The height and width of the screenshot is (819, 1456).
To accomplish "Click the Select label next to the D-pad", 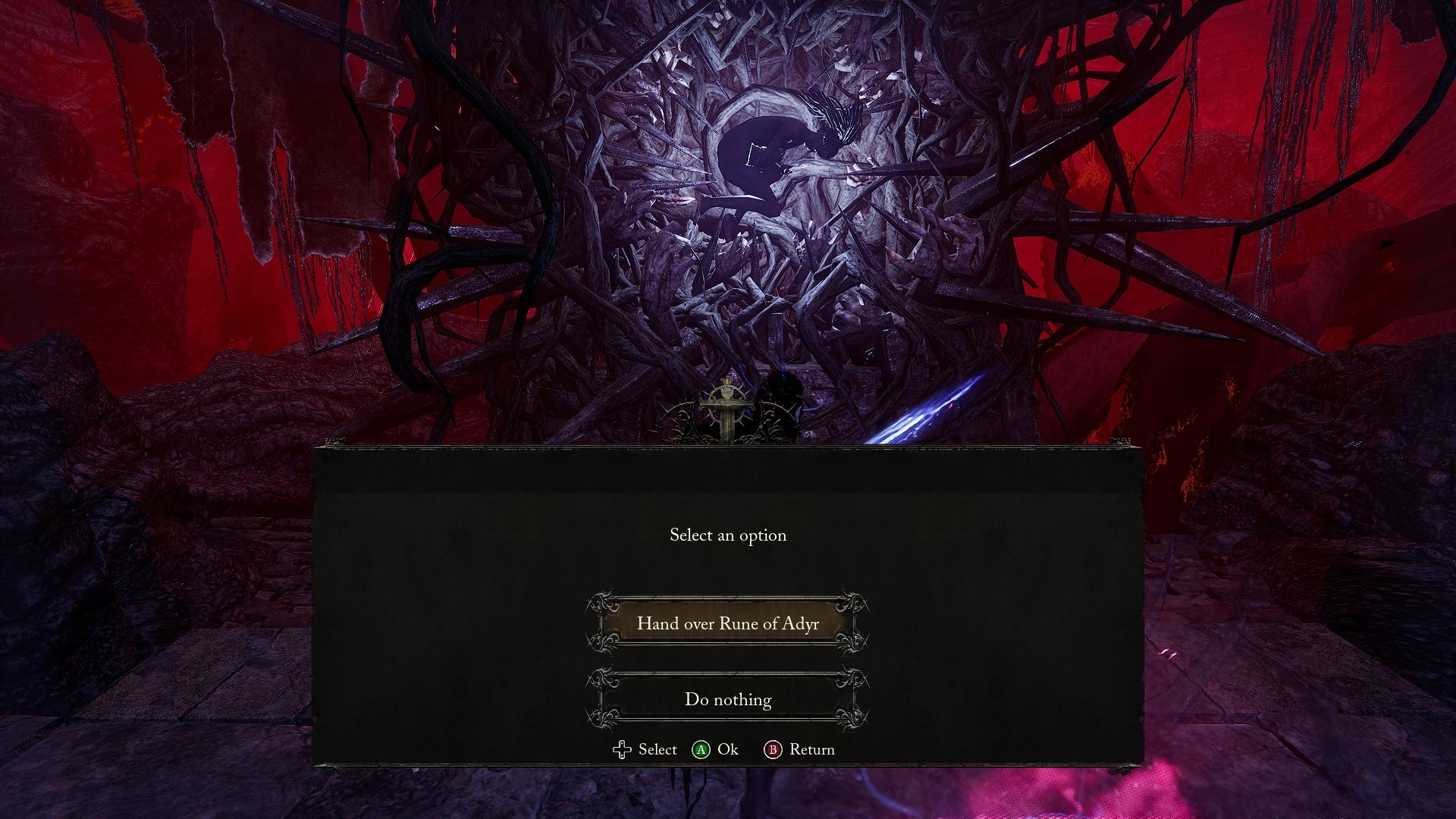I will (x=657, y=749).
